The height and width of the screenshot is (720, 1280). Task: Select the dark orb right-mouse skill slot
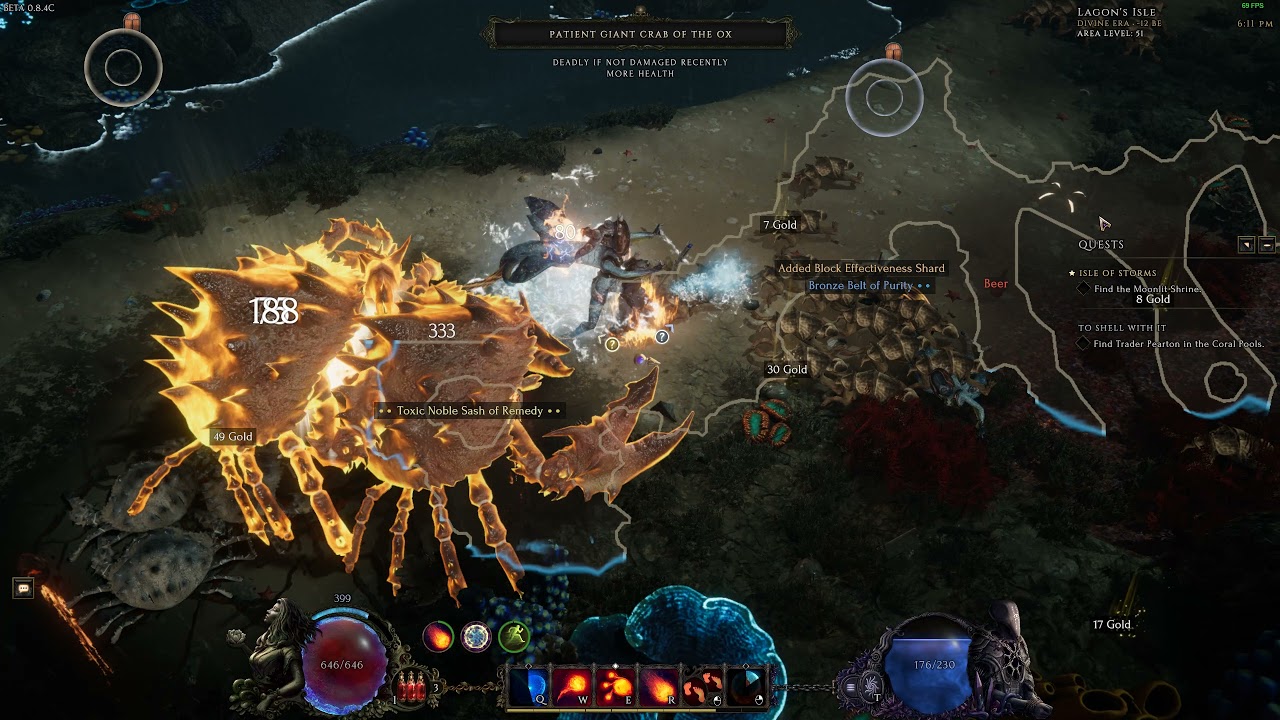pos(745,686)
